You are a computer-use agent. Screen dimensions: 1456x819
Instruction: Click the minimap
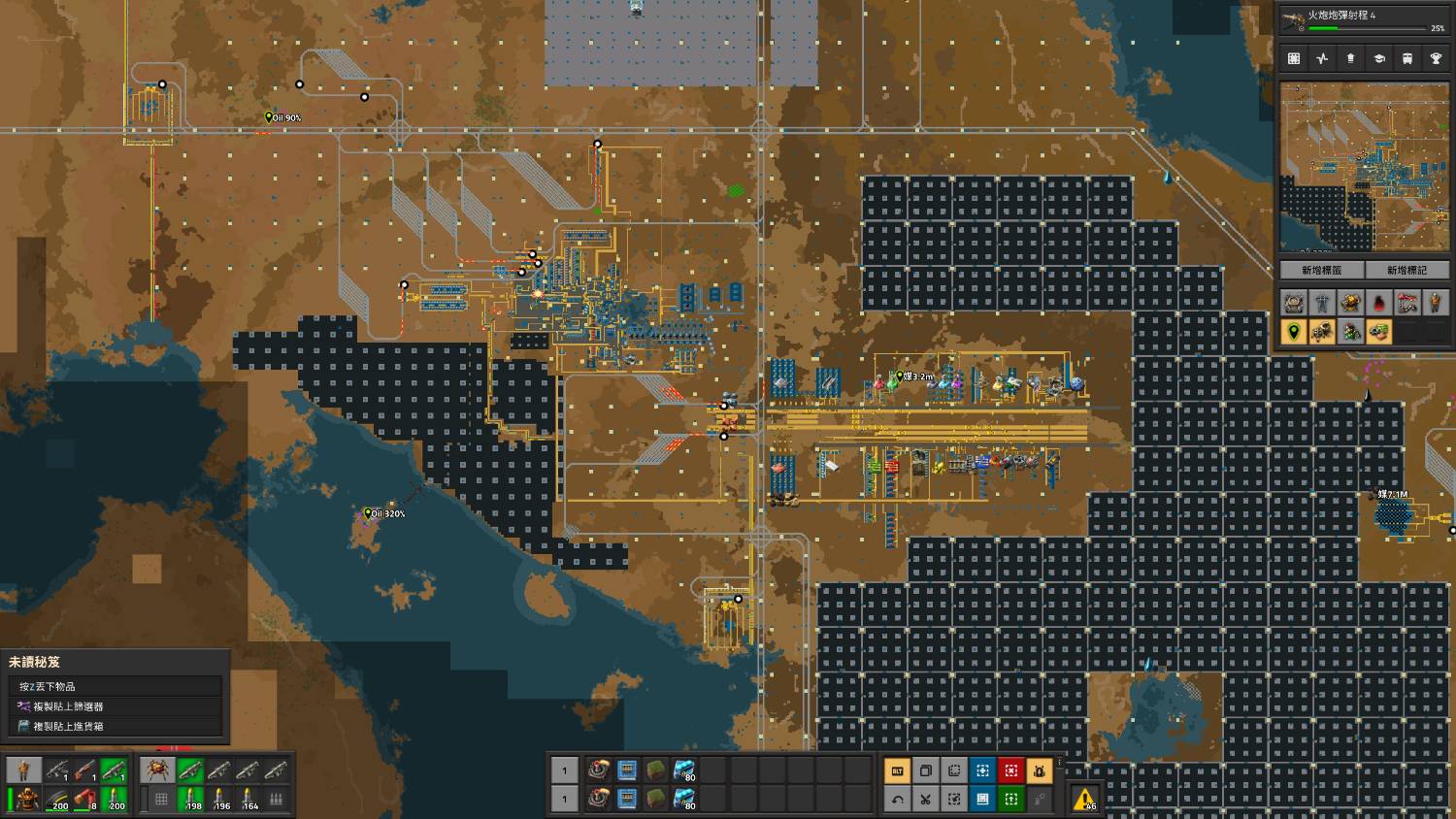[1364, 167]
